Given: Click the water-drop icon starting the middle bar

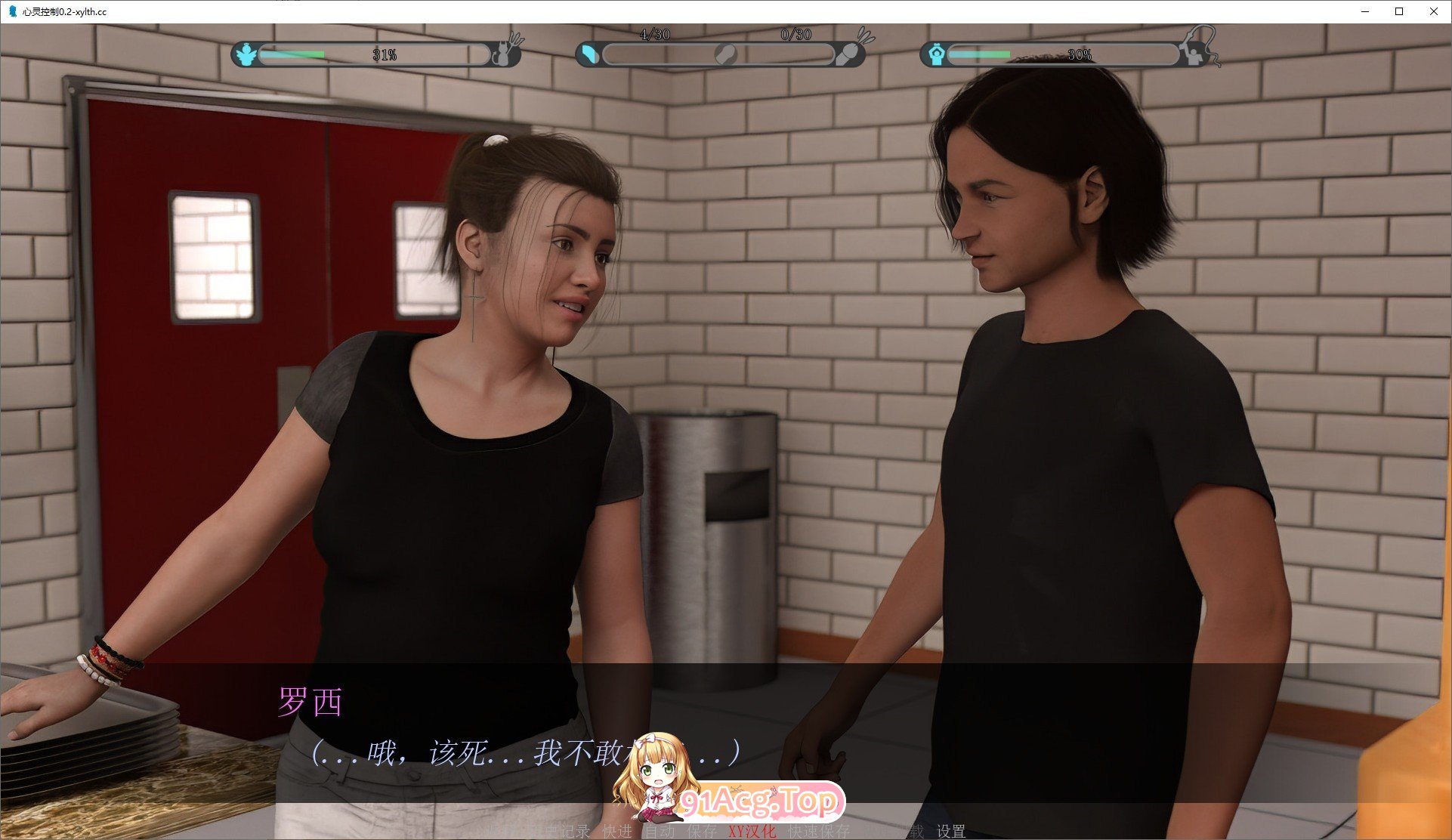Looking at the screenshot, I should tap(589, 54).
